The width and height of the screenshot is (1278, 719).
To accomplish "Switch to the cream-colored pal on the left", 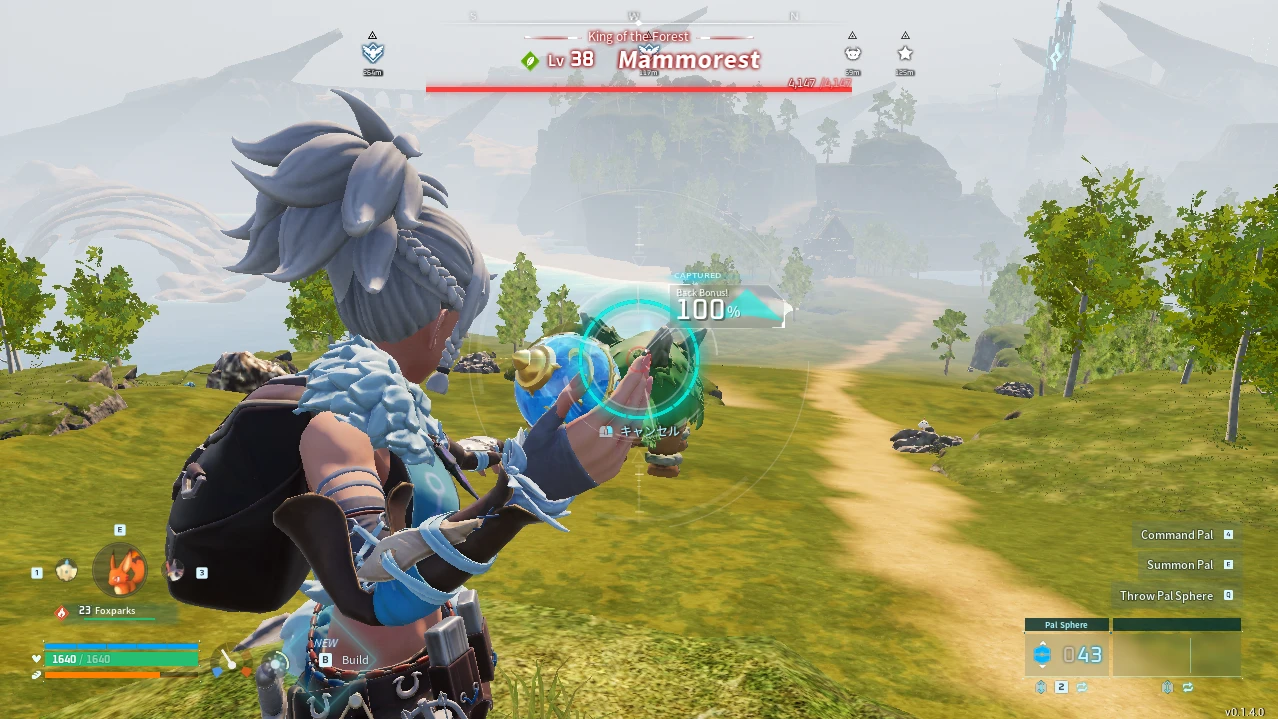I will 67,571.
